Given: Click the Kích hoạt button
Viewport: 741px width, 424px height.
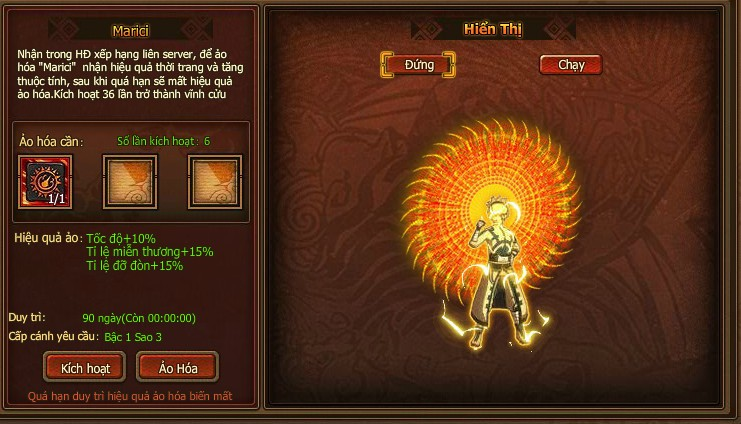Looking at the screenshot, I should [x=84, y=367].
